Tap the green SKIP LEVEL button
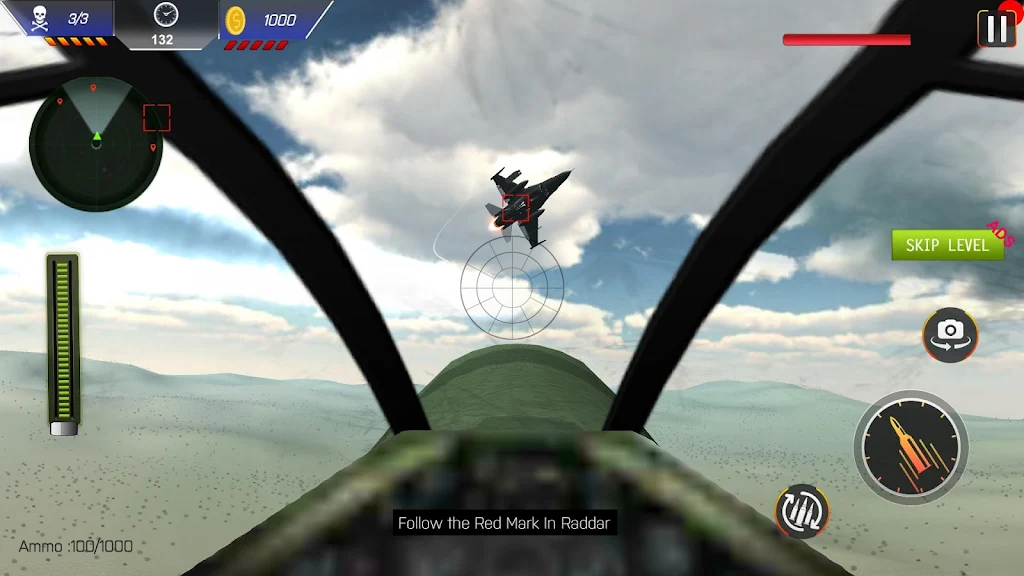The height and width of the screenshot is (576, 1024). click(x=947, y=245)
